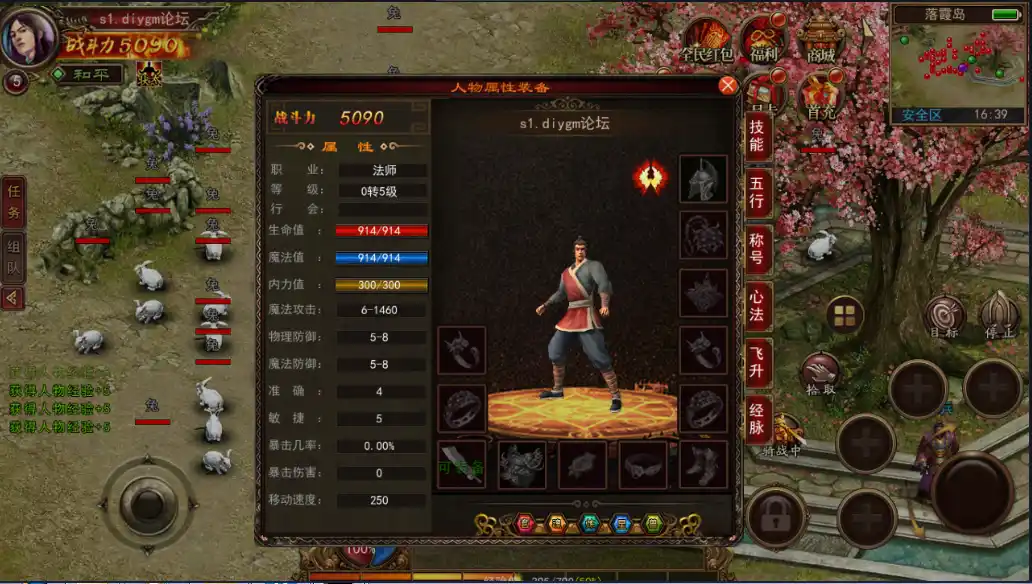Viewport: 1032px width, 584px height.
Task: Select the helmet equipment slot
Action: point(703,179)
